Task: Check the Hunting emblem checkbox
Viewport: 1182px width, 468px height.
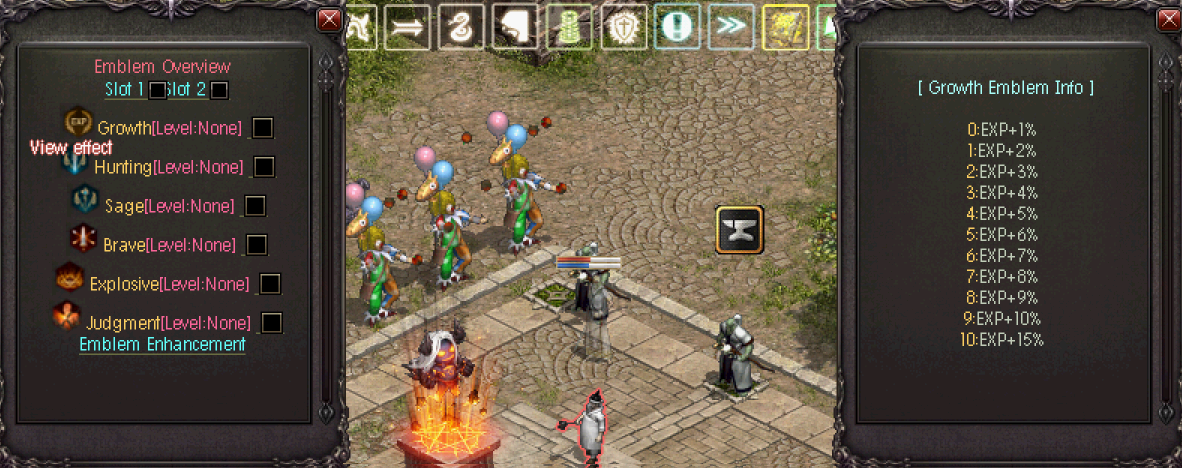Action: tap(264, 166)
